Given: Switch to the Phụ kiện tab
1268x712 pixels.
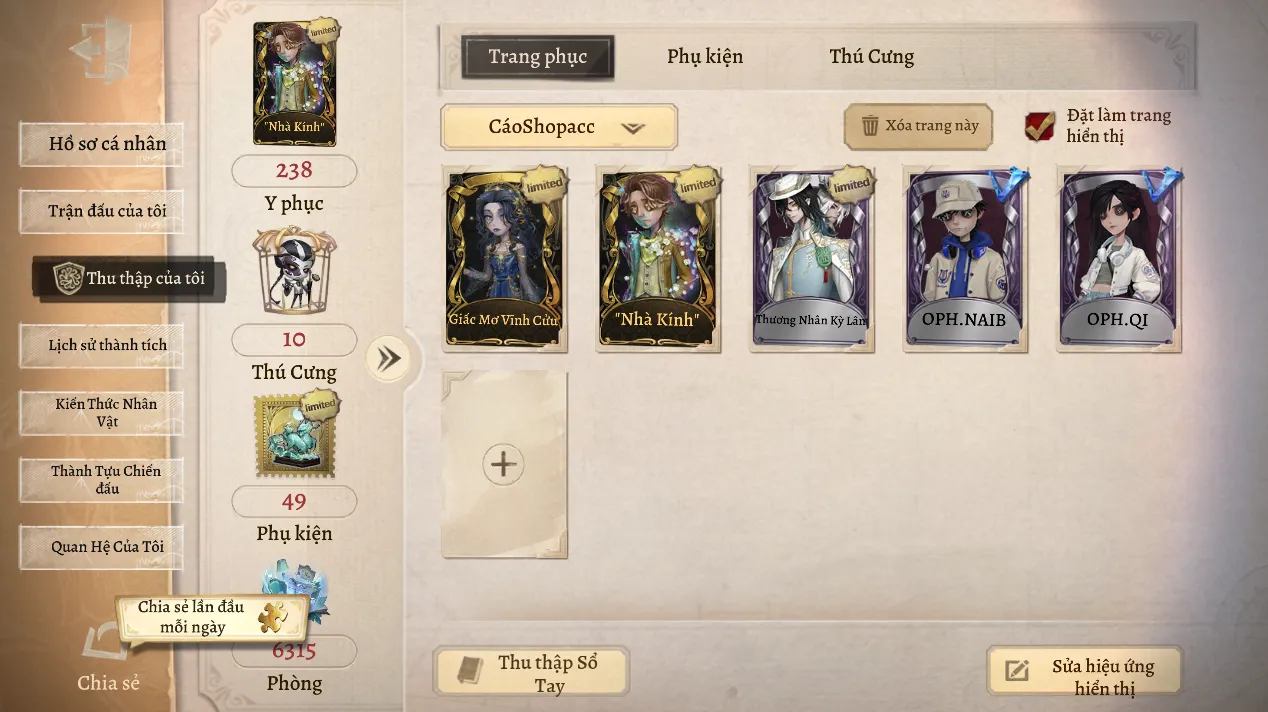Looking at the screenshot, I should click(705, 57).
